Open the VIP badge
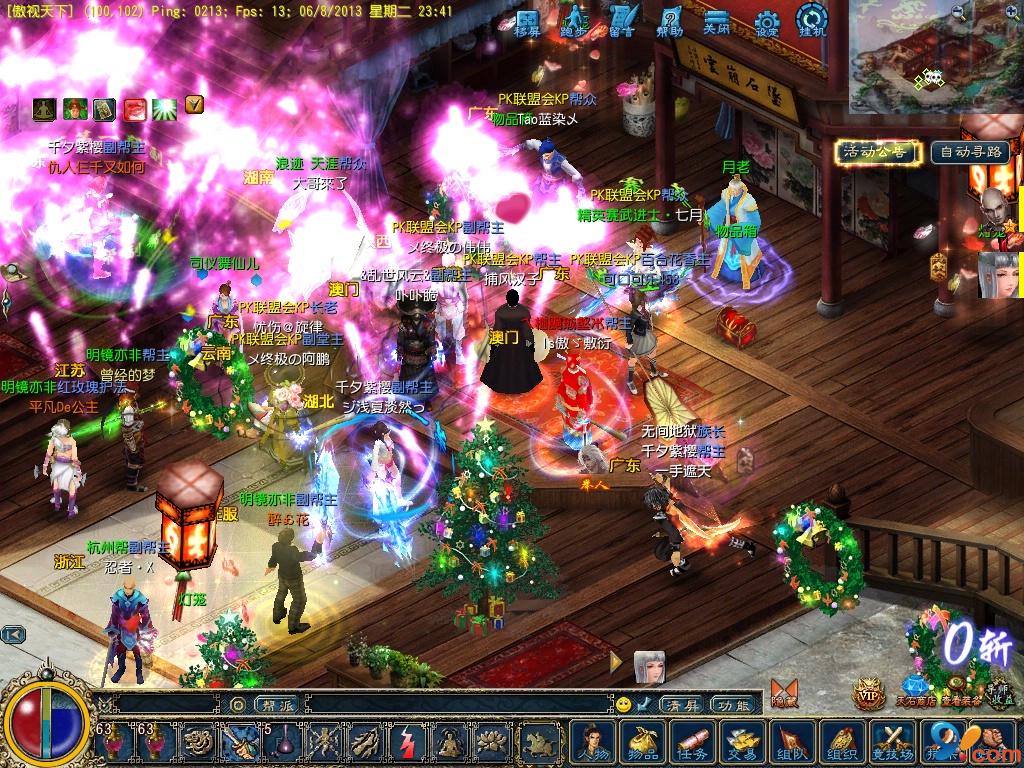Viewport: 1024px width, 768px height. 868,693
